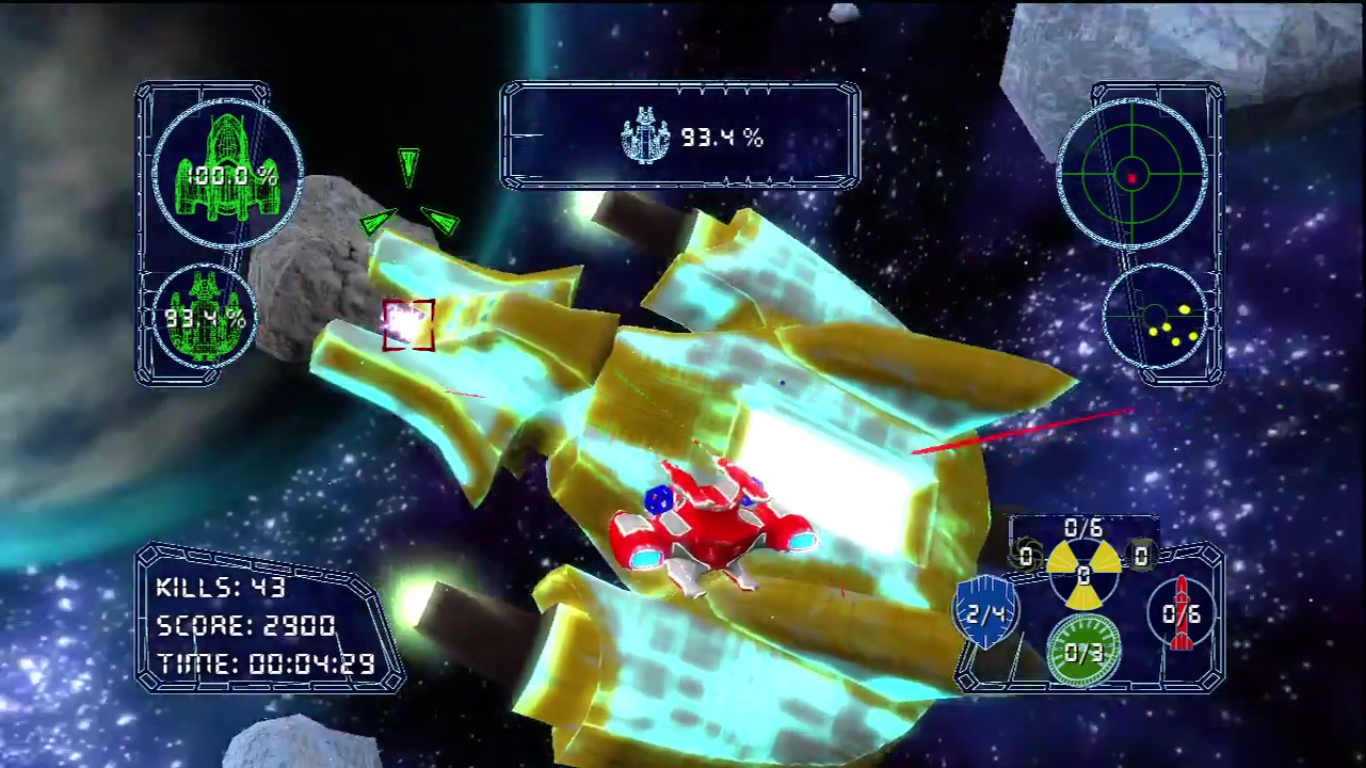Image resolution: width=1366 pixels, height=768 pixels.
Task: Select the yellow spiral vortex icon
Action: click(x=1024, y=554)
